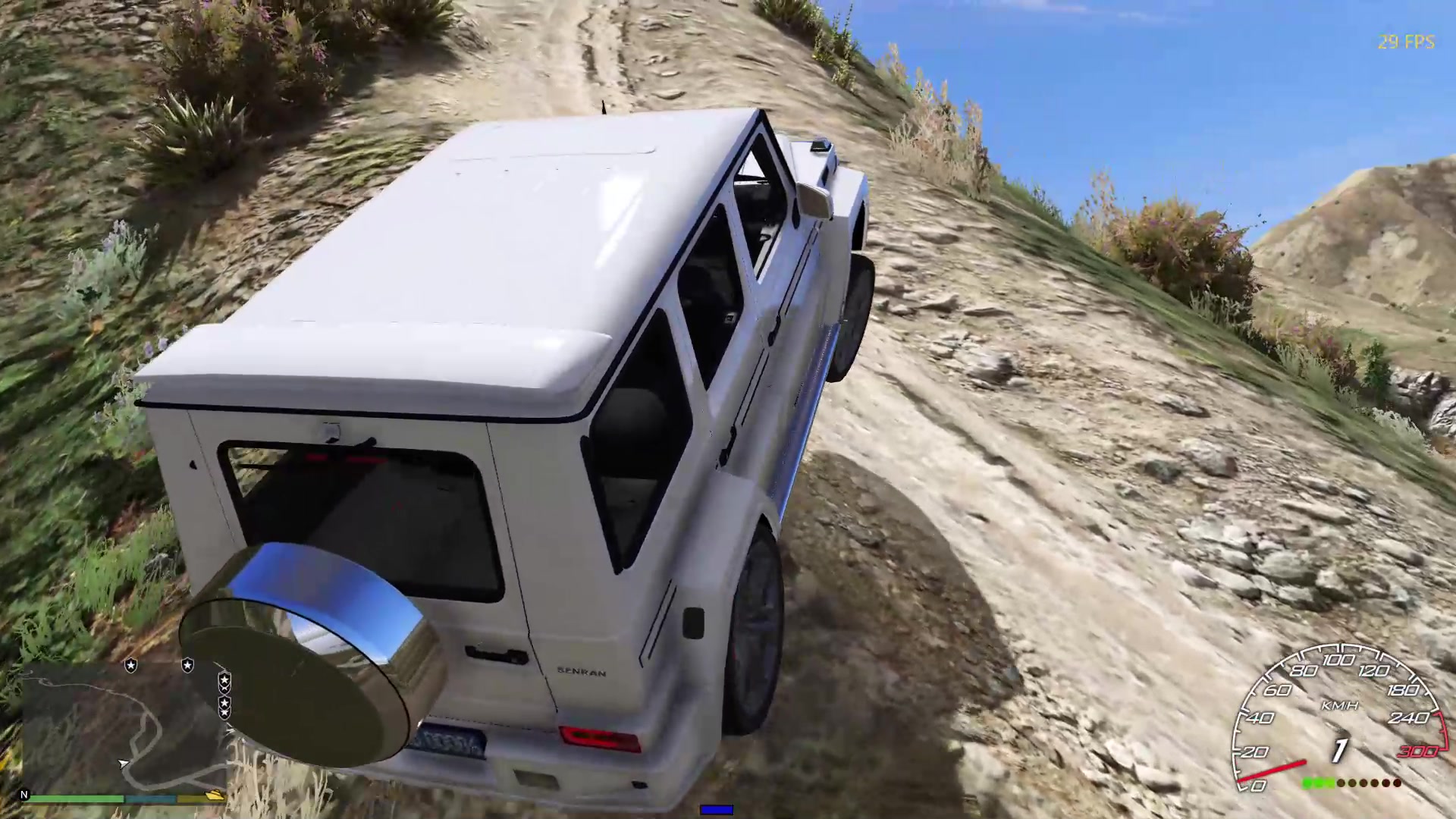Click the green health bar below the minimap

[76, 799]
